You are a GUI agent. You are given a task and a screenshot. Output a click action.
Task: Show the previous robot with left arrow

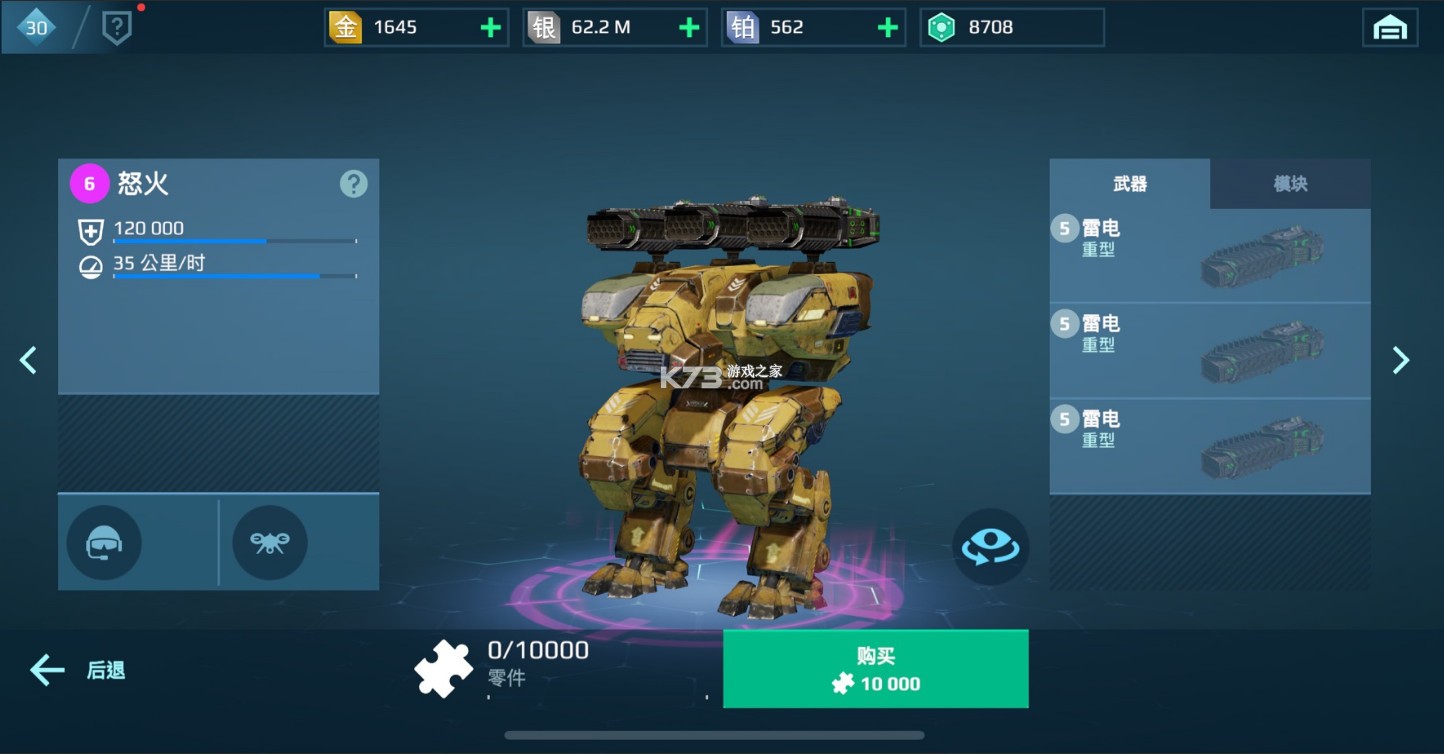[28, 360]
